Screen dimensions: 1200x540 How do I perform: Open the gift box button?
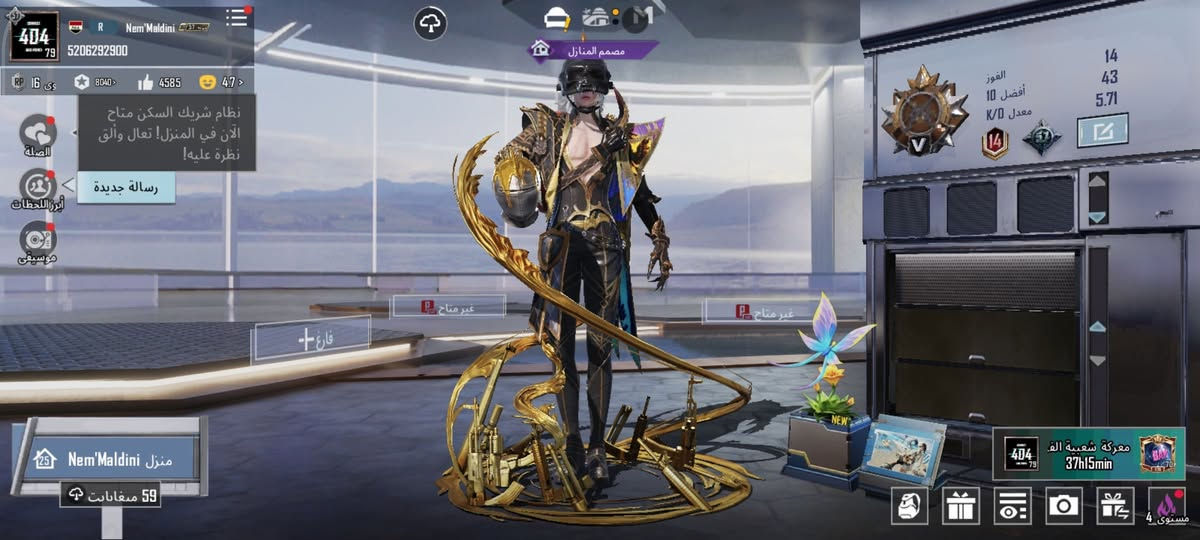pos(961,506)
